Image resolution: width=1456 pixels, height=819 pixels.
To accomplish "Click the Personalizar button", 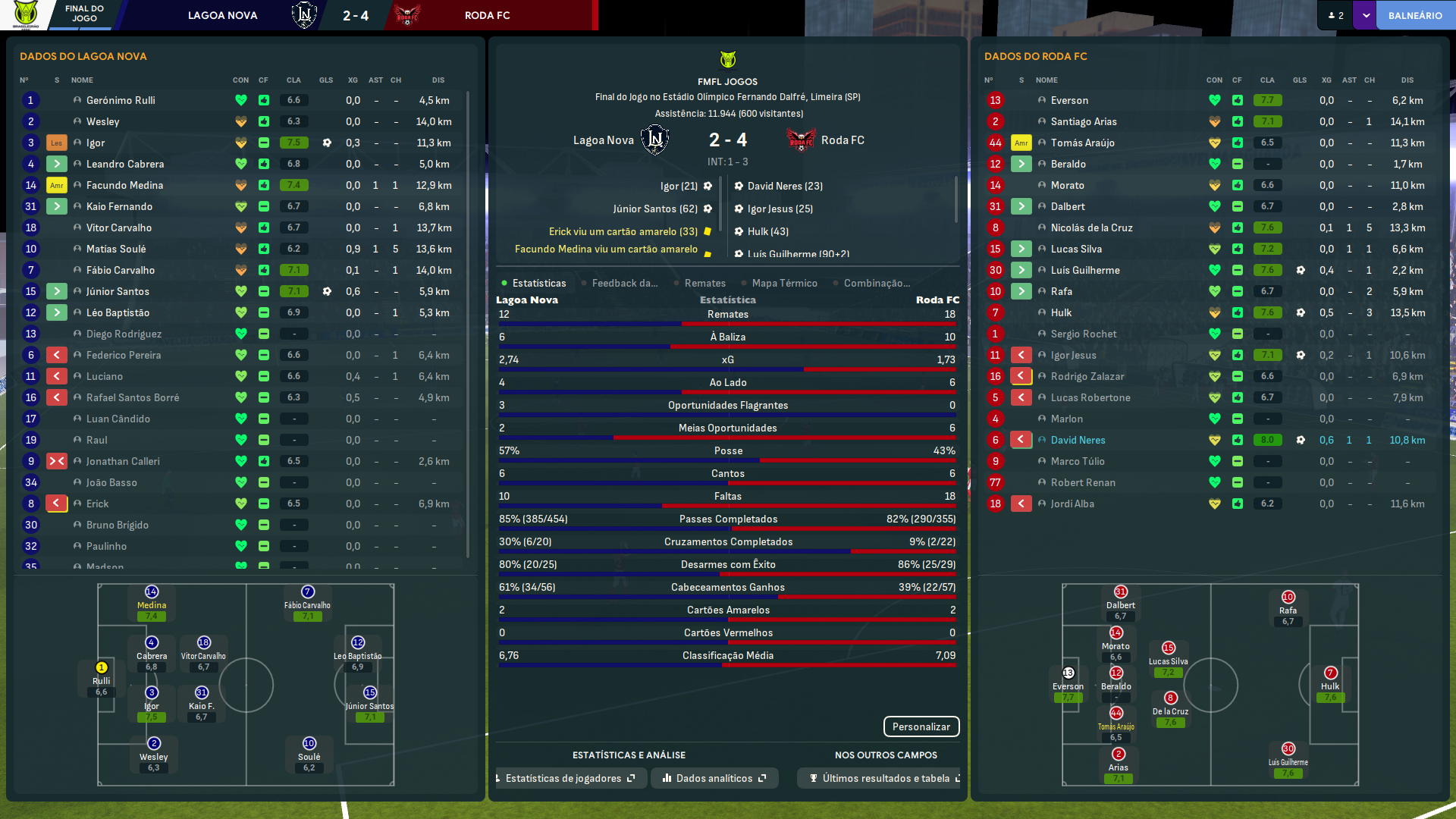I will click(921, 726).
